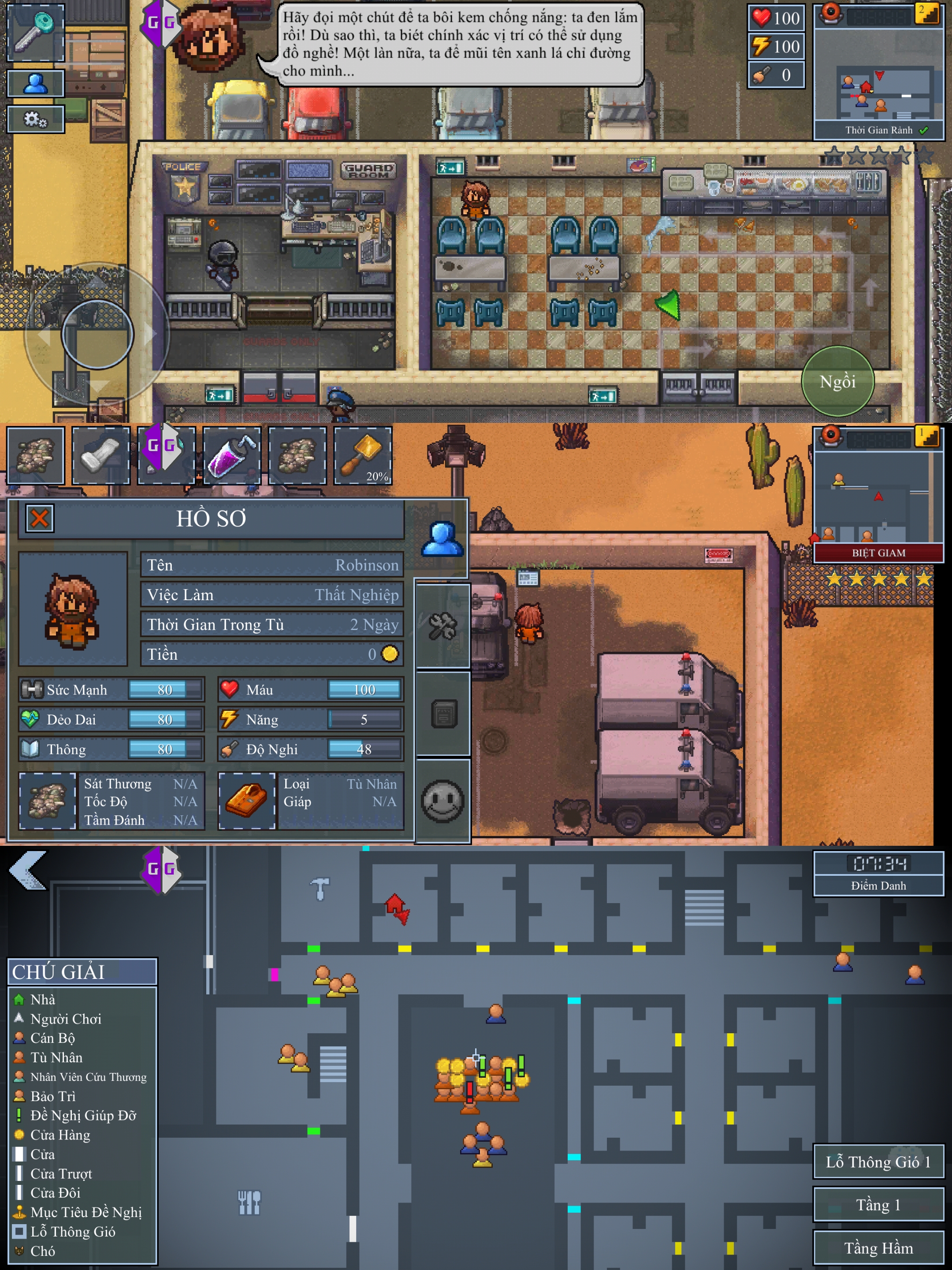Close the Hồ Sơ profile panel
Image resolution: width=952 pixels, height=1270 pixels.
click(40, 519)
